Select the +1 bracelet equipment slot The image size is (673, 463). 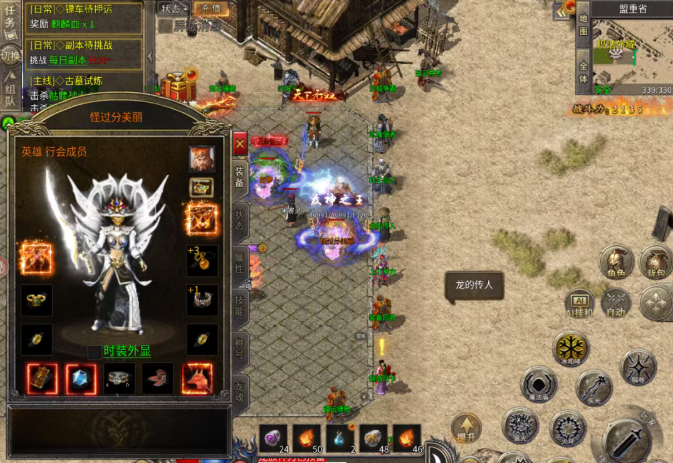(x=202, y=299)
